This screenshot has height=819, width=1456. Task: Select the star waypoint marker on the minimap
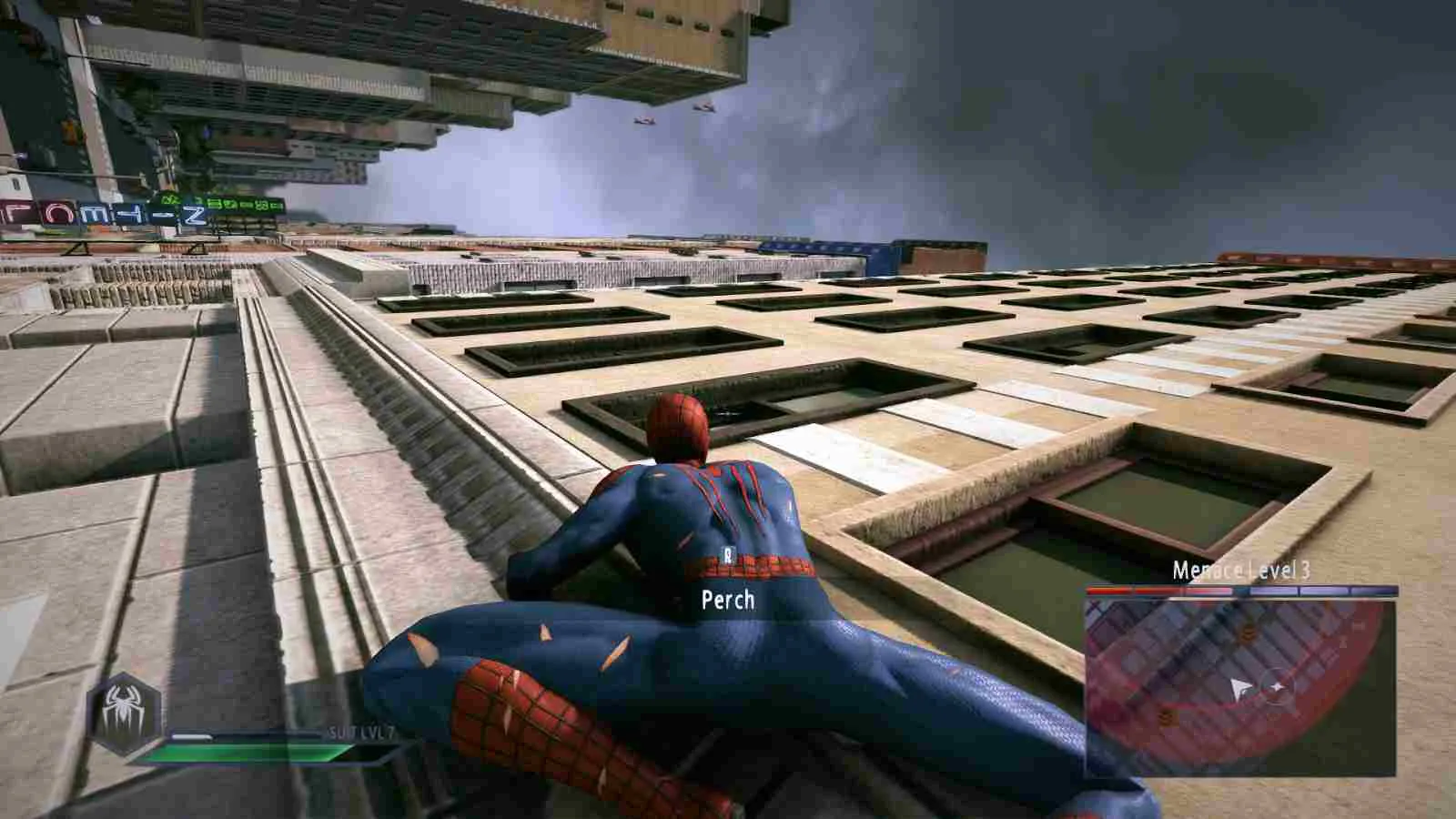click(x=1279, y=685)
